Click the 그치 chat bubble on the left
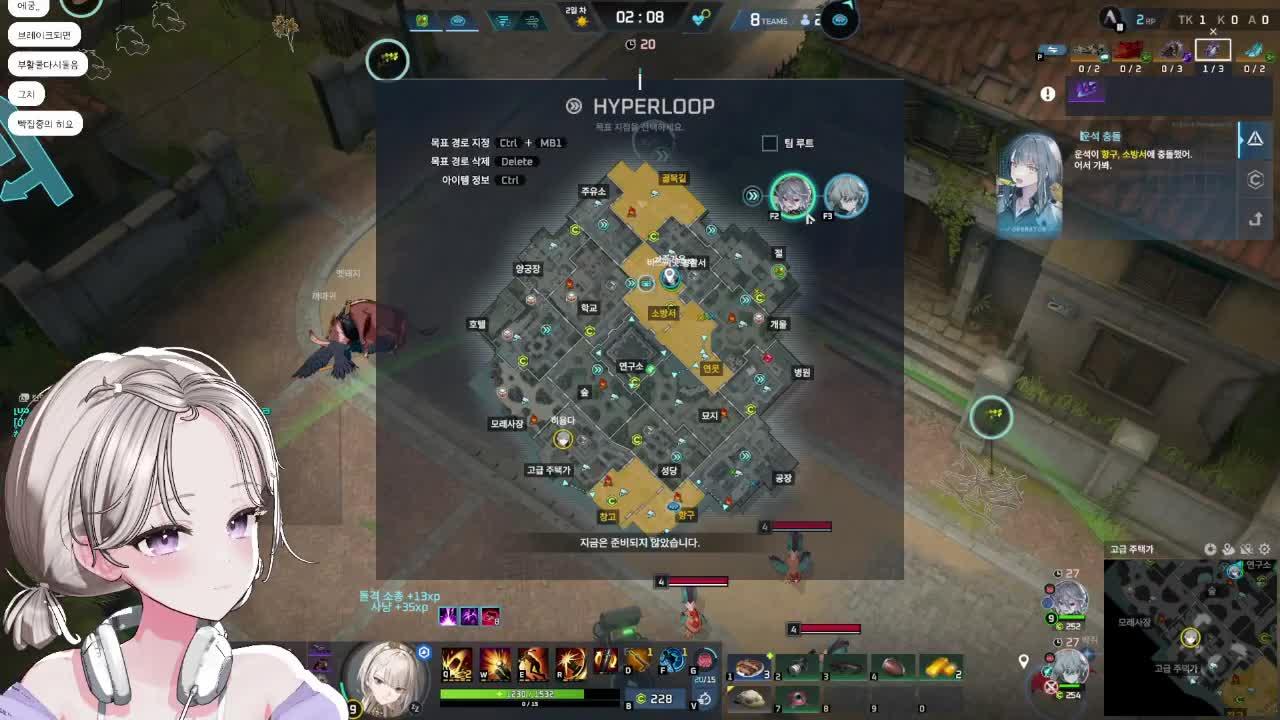Screen dimensions: 1280x720 [x=25, y=93]
